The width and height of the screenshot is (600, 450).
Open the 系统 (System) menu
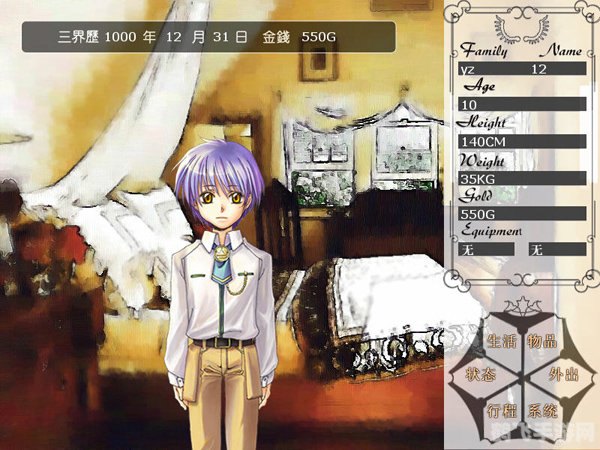544,410
